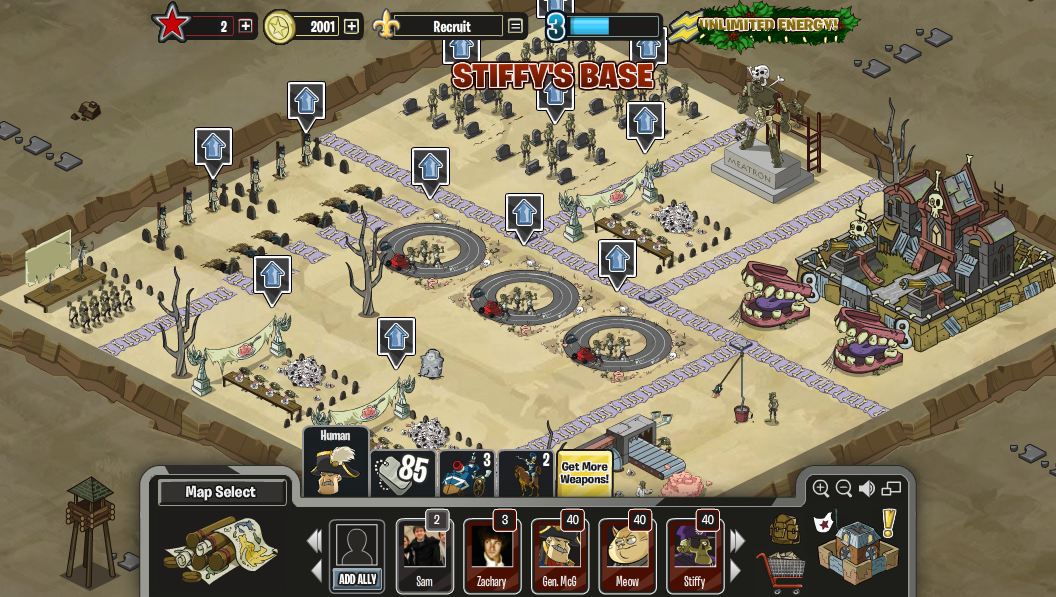The image size is (1056, 597).
Task: Add more red stars with plus
Action: tap(245, 26)
